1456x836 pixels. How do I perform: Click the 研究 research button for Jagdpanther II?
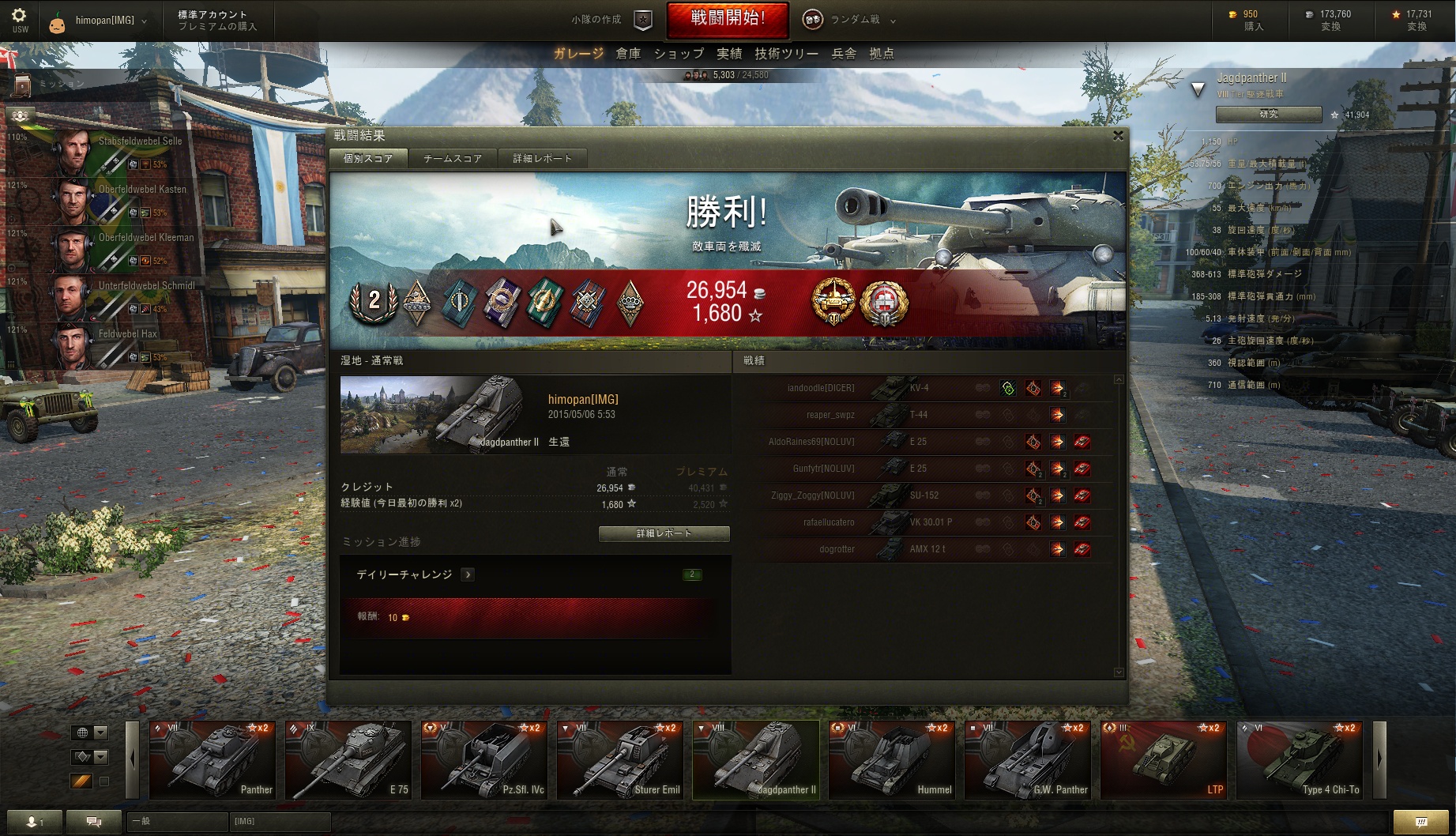[x=1268, y=115]
